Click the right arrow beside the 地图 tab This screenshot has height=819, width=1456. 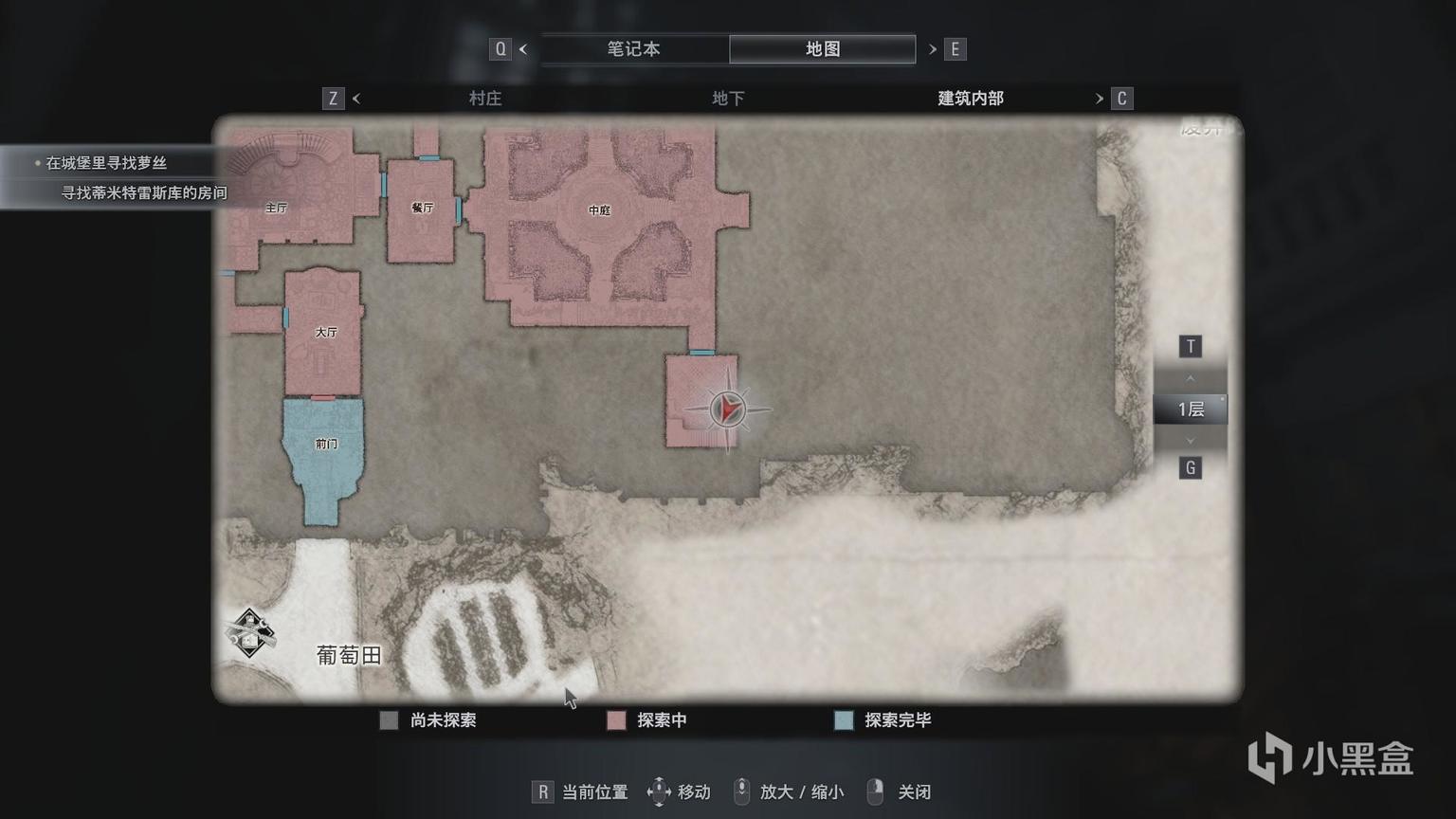[933, 49]
